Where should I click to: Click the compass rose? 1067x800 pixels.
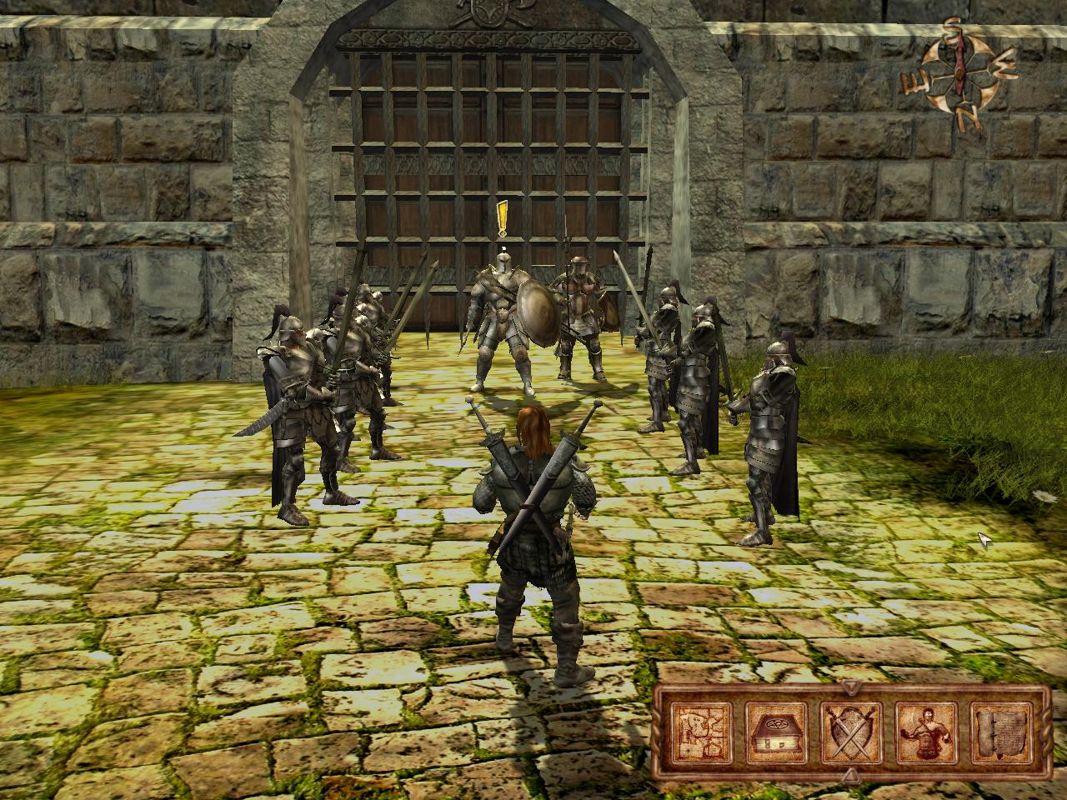[958, 73]
